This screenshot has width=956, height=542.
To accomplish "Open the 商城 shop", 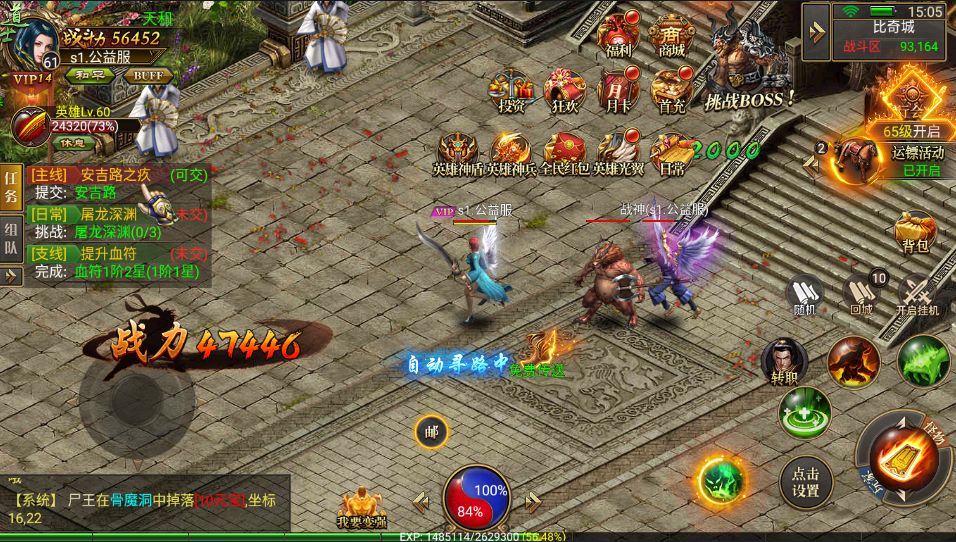I will pyautogui.click(x=672, y=37).
